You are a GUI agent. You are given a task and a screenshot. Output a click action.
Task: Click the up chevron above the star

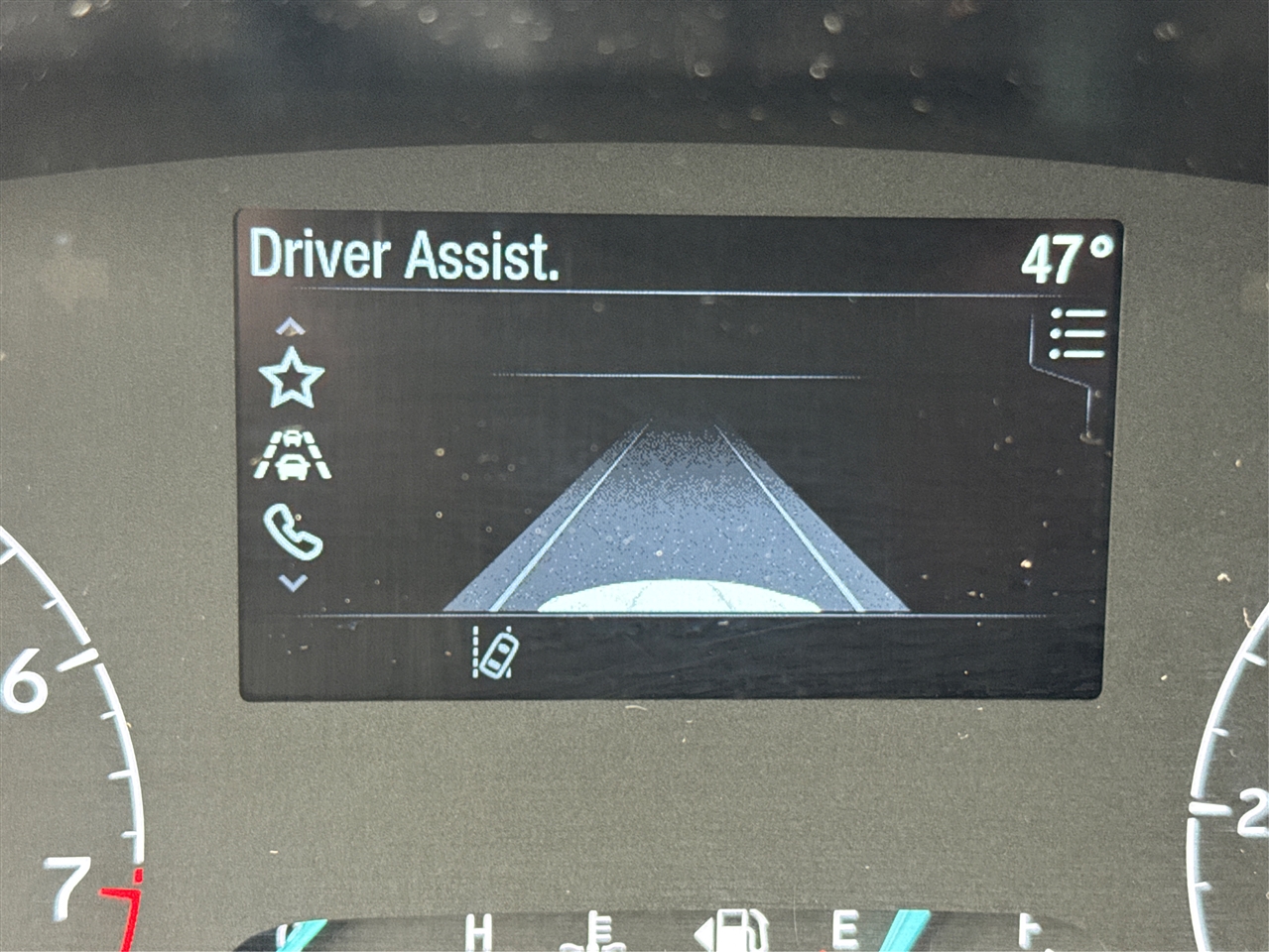(291, 327)
